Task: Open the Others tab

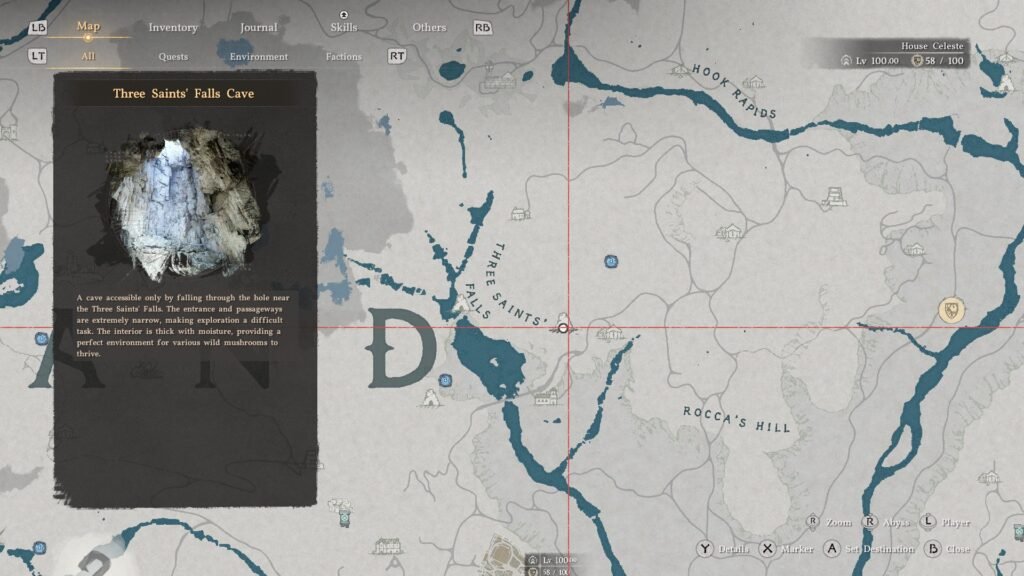Action: 429,27
